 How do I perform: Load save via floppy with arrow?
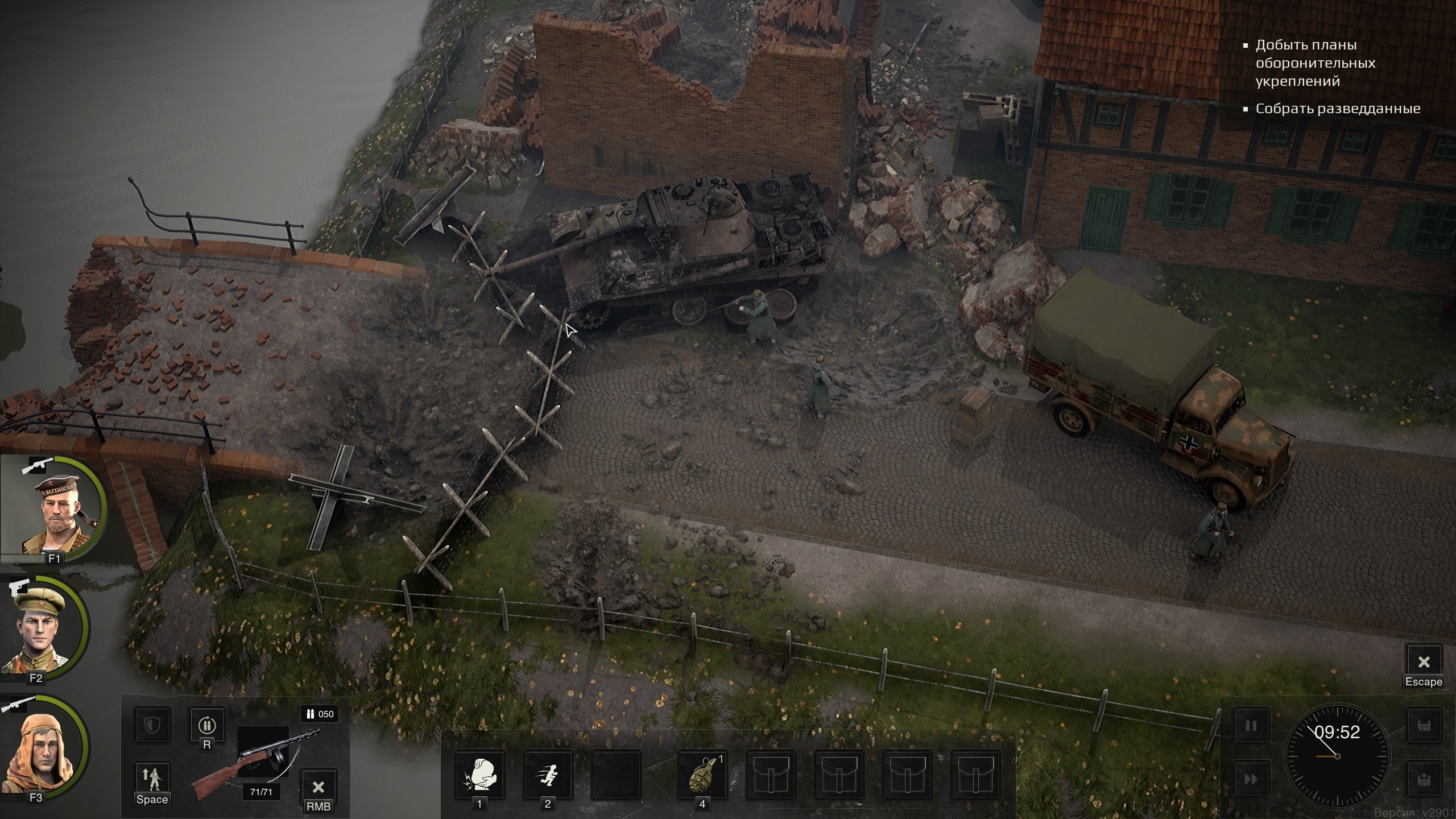coord(1425,779)
